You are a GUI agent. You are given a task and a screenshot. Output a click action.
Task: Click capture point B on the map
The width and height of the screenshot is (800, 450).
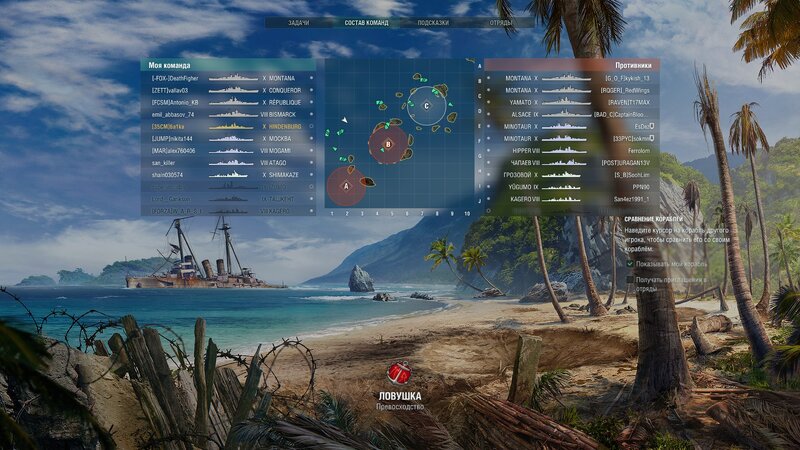[x=386, y=144]
